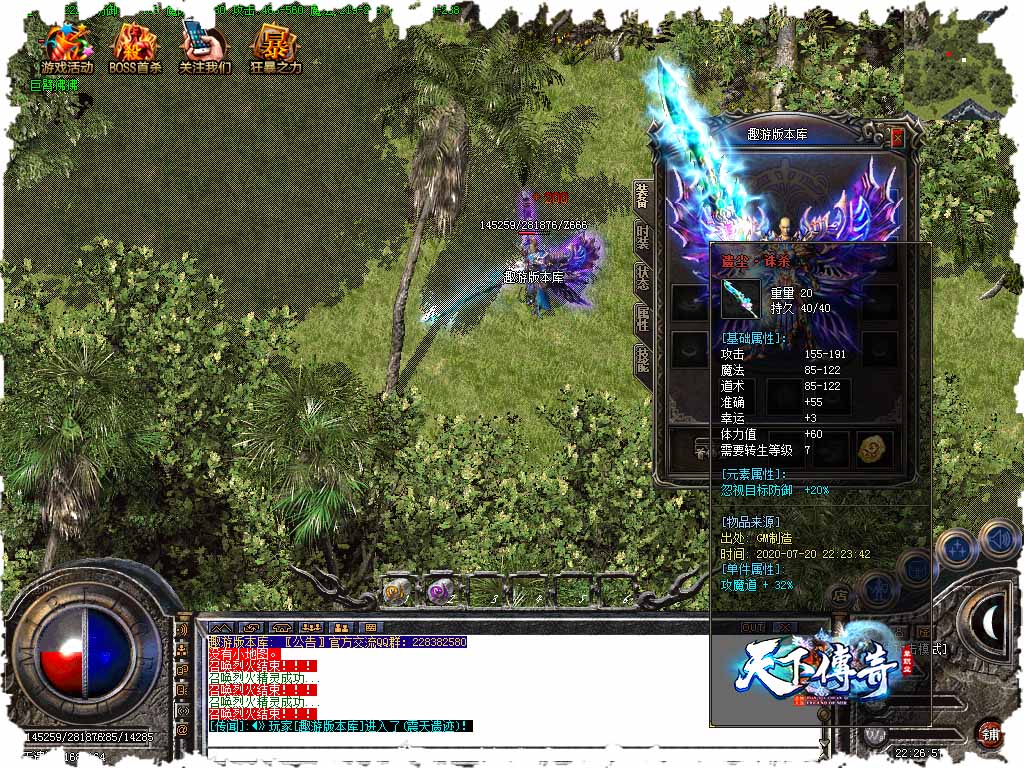The image size is (1024, 768).
Task: Open the 游戏活动 game events menu
Action: pos(67,44)
